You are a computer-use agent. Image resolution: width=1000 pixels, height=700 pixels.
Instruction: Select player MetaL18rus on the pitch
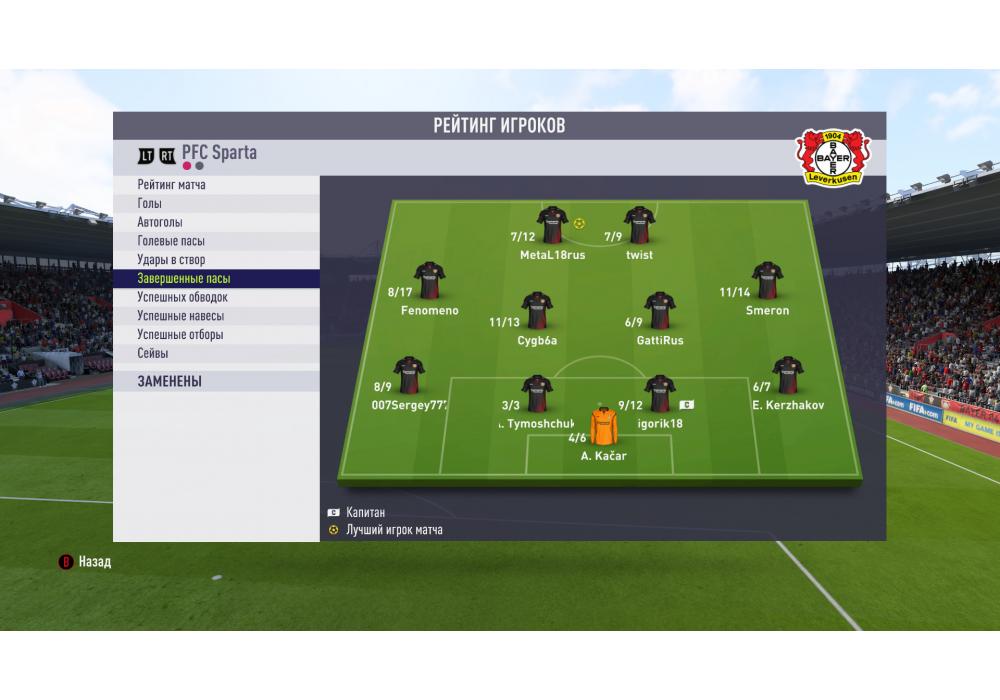552,226
